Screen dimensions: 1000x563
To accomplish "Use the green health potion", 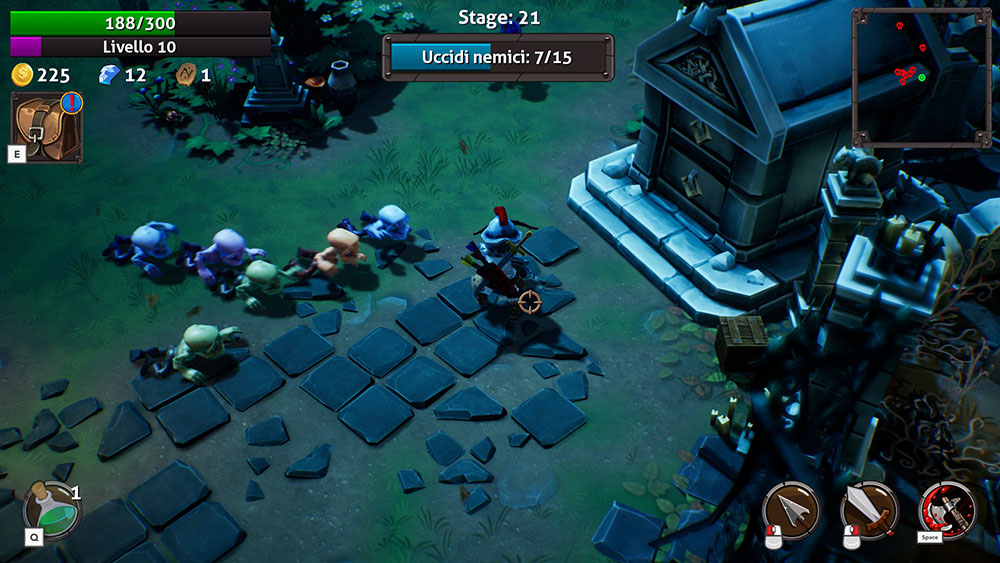I will [53, 508].
